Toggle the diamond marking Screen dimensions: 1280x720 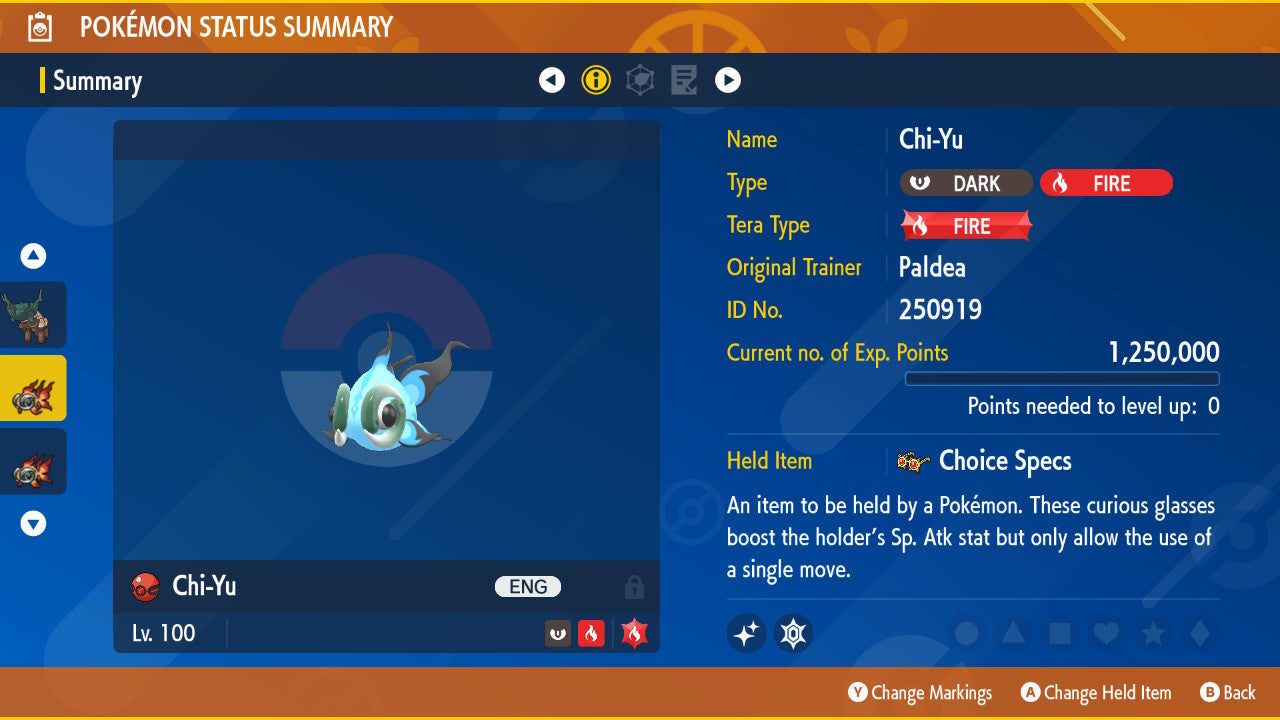[x=1198, y=633]
